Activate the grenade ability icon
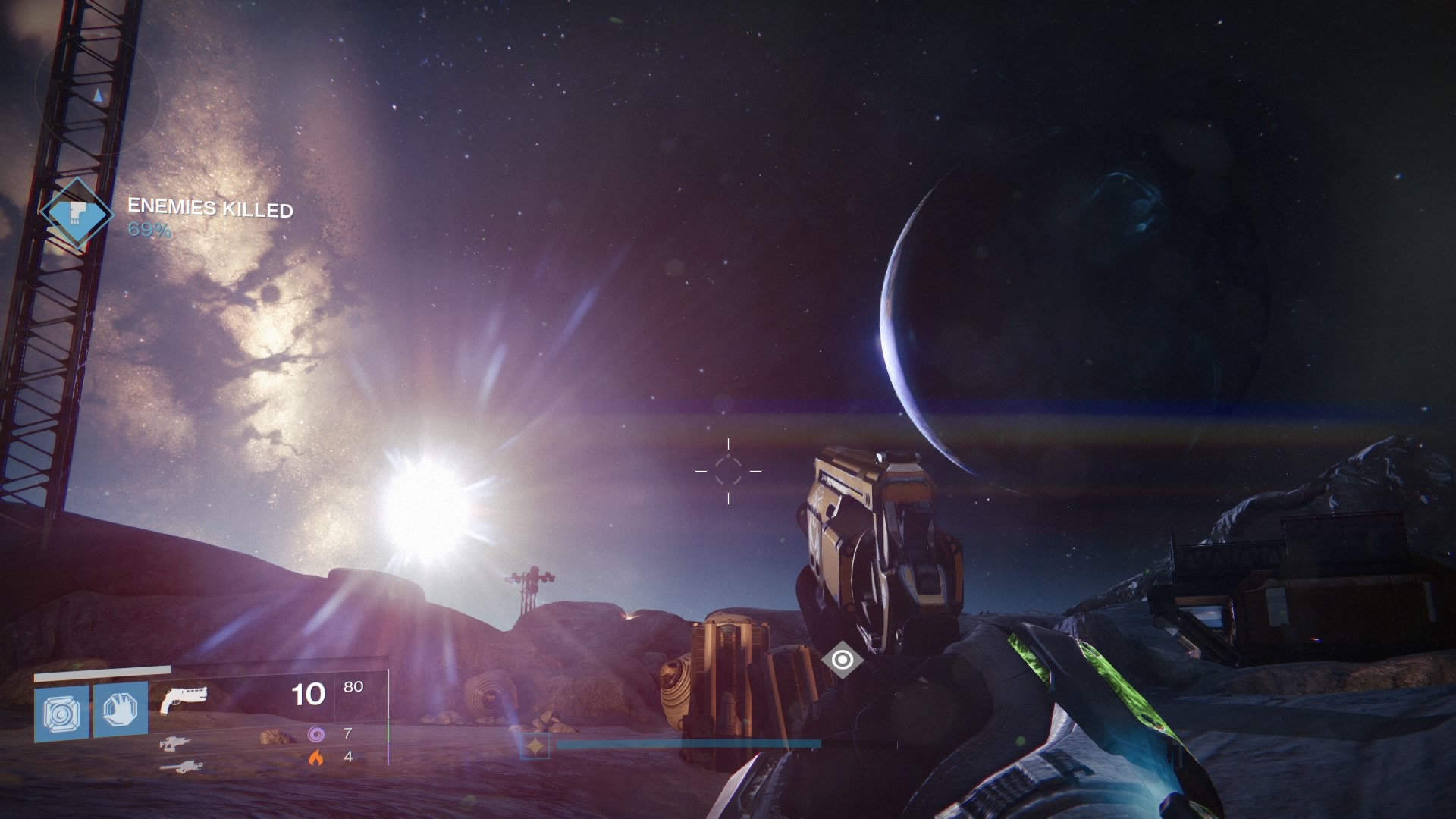Viewport: 1456px width, 819px height. click(61, 713)
